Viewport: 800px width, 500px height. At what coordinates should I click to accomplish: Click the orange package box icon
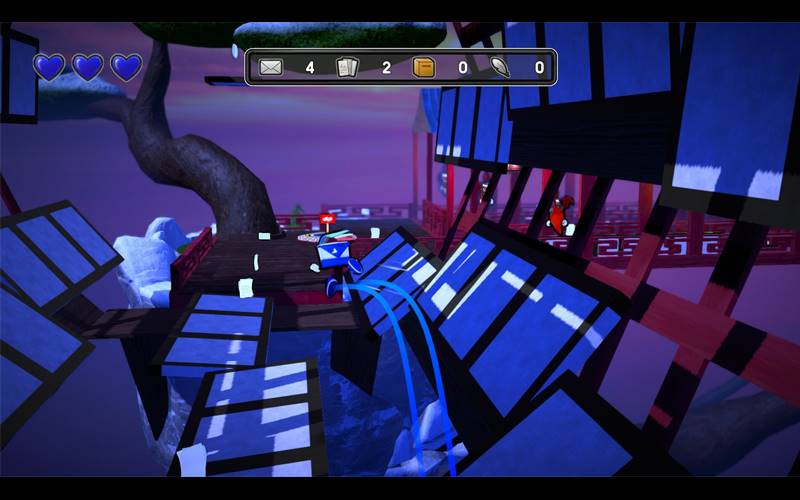[x=424, y=68]
